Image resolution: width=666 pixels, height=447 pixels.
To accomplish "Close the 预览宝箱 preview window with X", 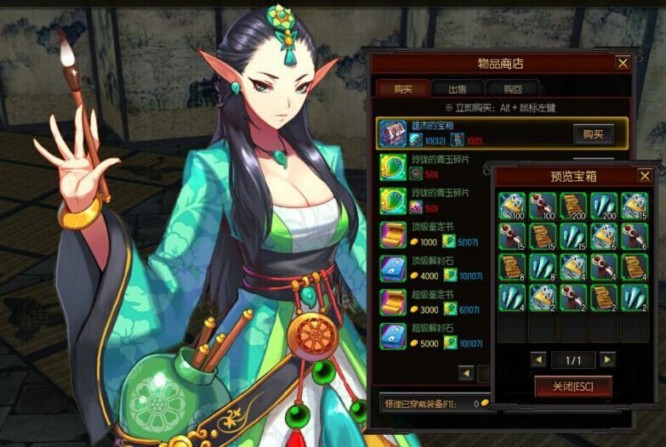I will coord(645,174).
